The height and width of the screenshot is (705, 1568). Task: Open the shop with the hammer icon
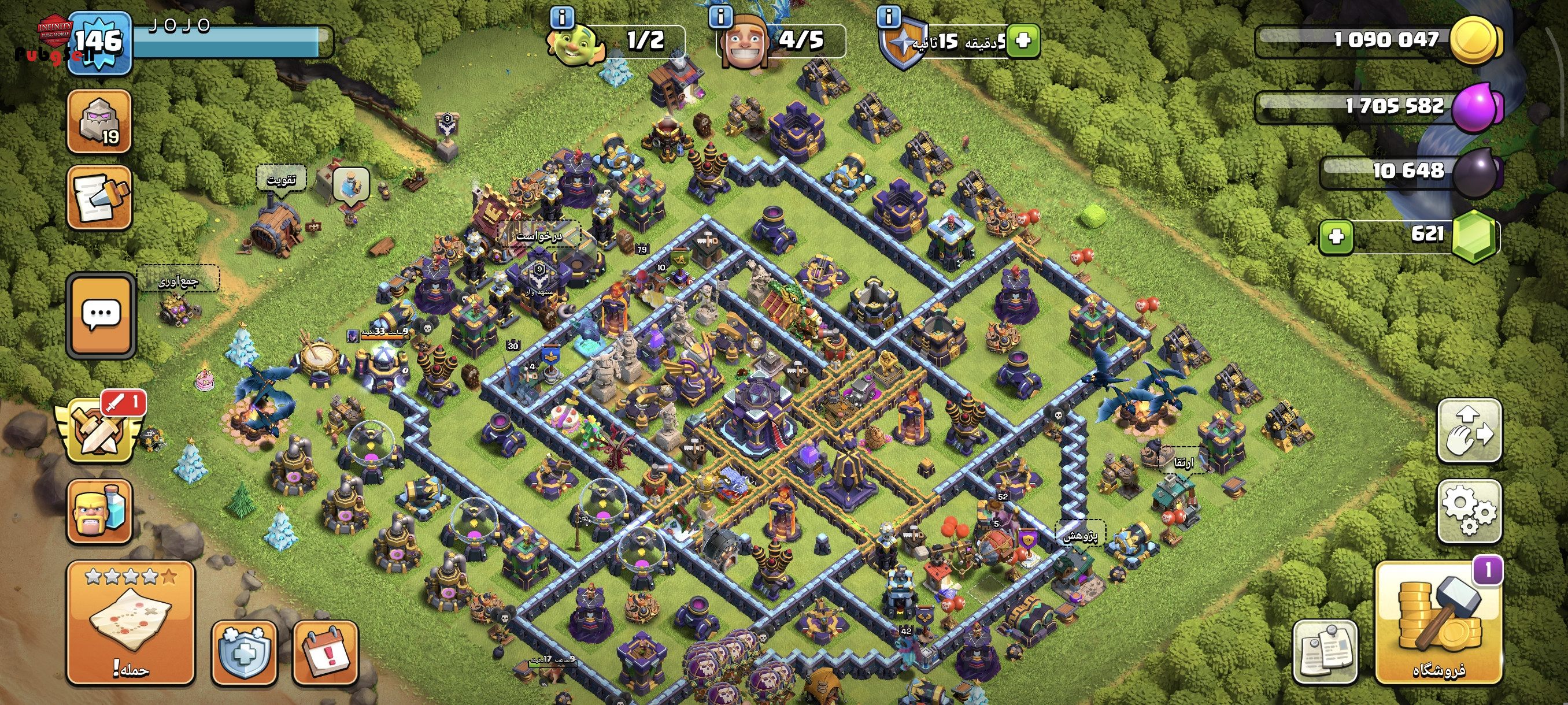click(x=1438, y=622)
